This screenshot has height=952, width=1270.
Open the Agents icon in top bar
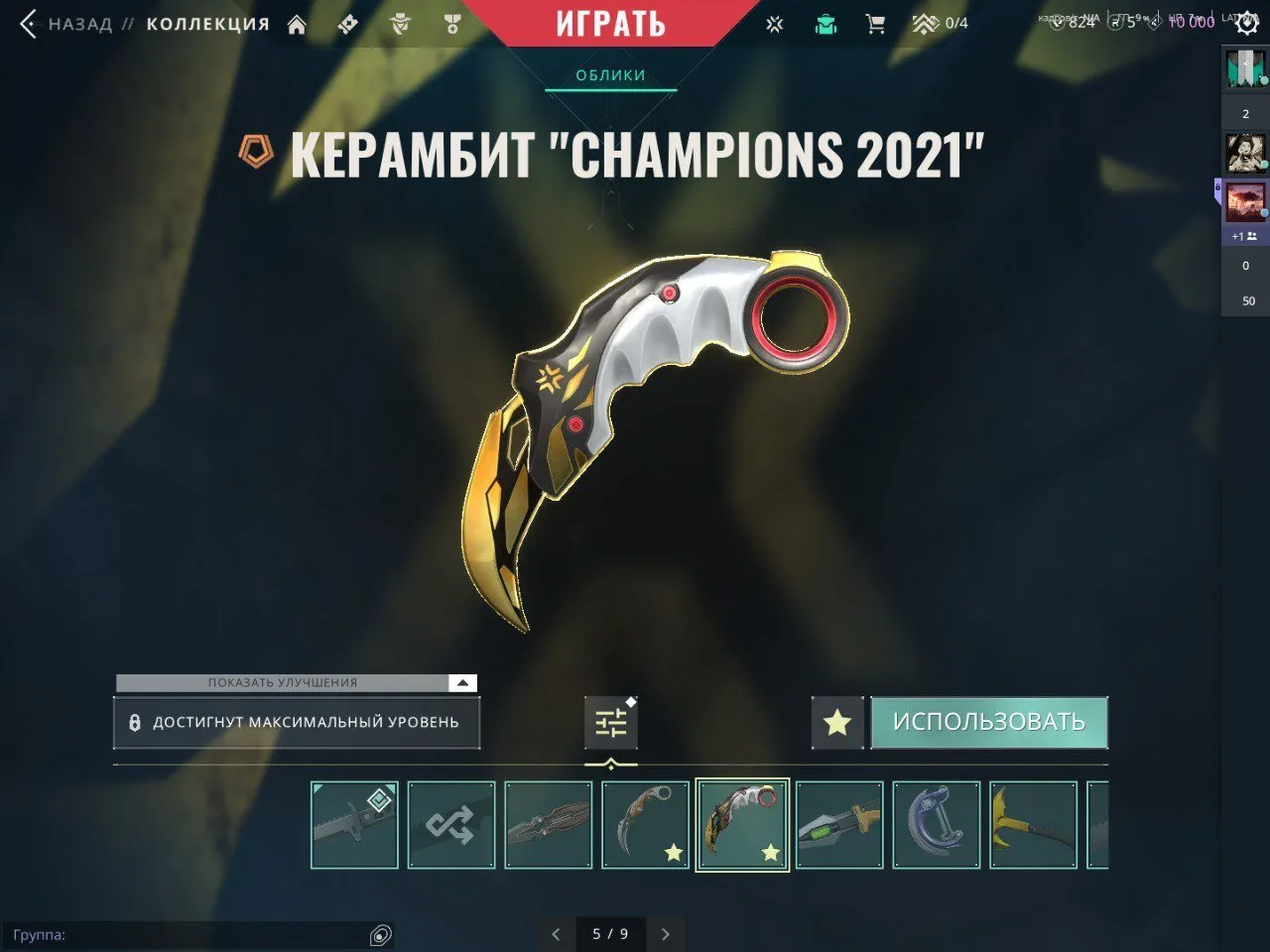tap(400, 23)
